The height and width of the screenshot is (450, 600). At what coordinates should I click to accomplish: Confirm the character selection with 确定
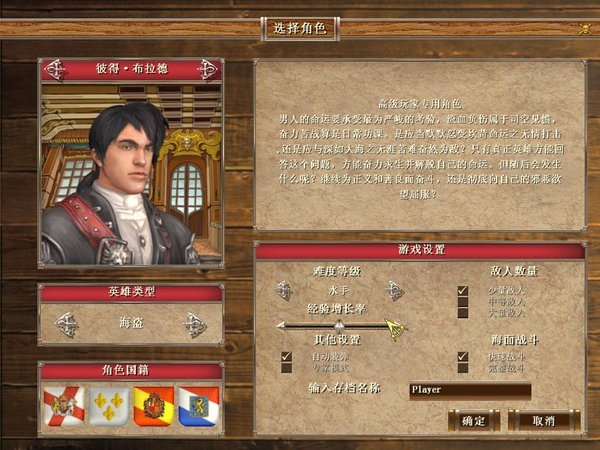(x=473, y=420)
